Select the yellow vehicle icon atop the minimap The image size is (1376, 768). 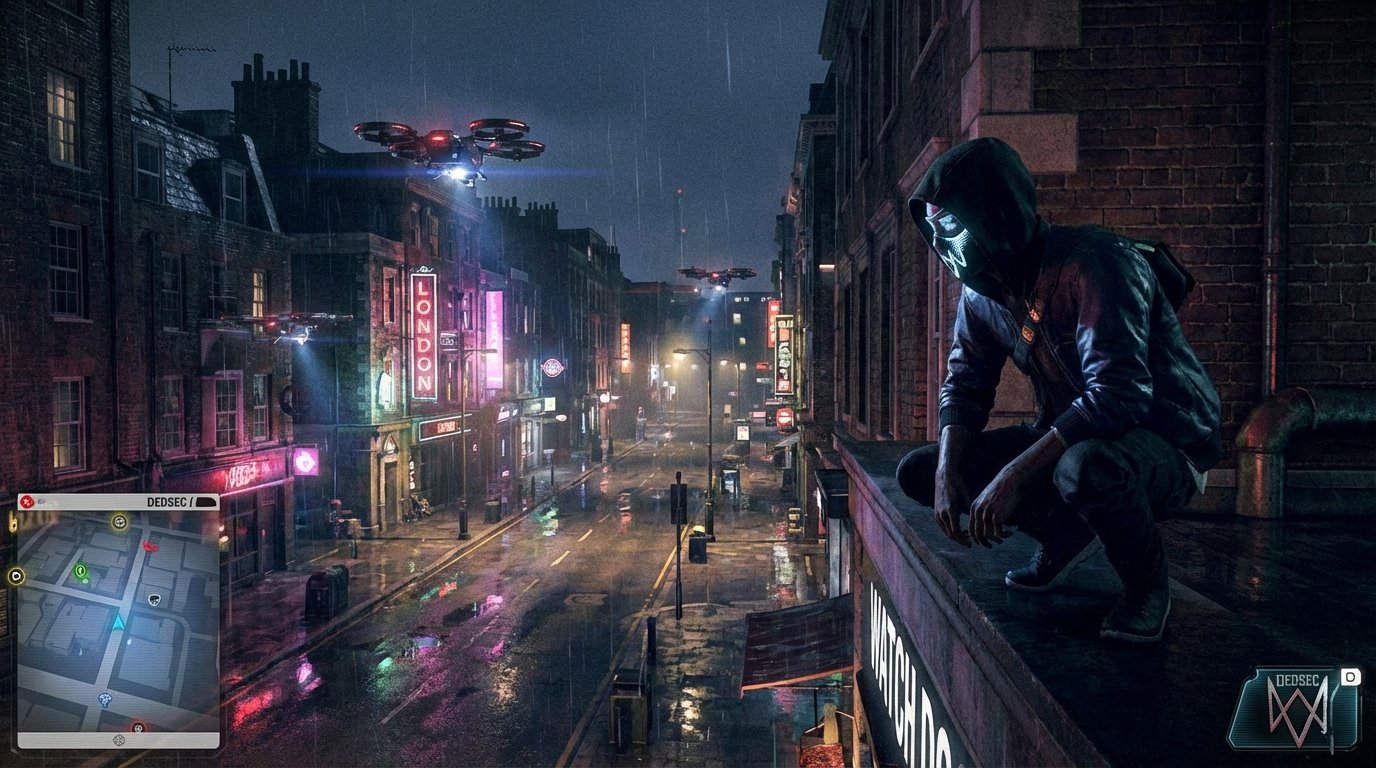(x=119, y=523)
